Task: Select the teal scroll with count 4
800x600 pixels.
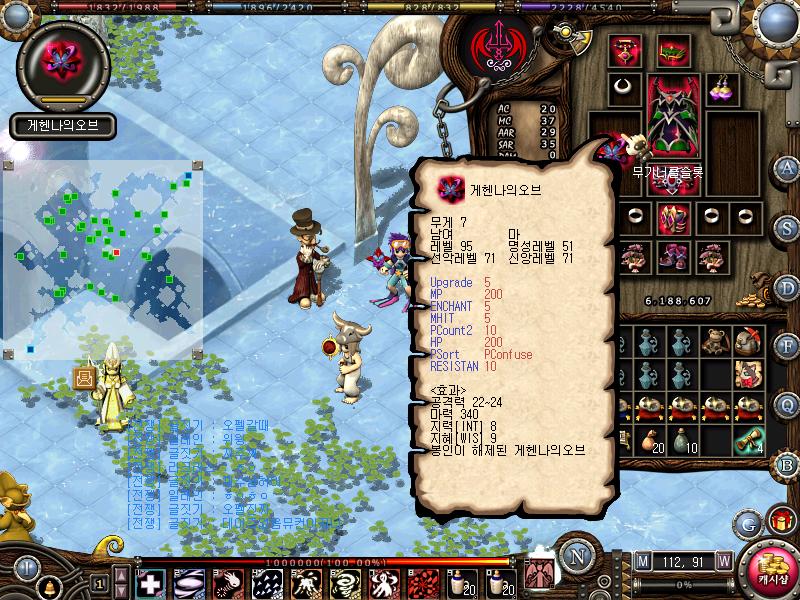Action: [x=746, y=440]
